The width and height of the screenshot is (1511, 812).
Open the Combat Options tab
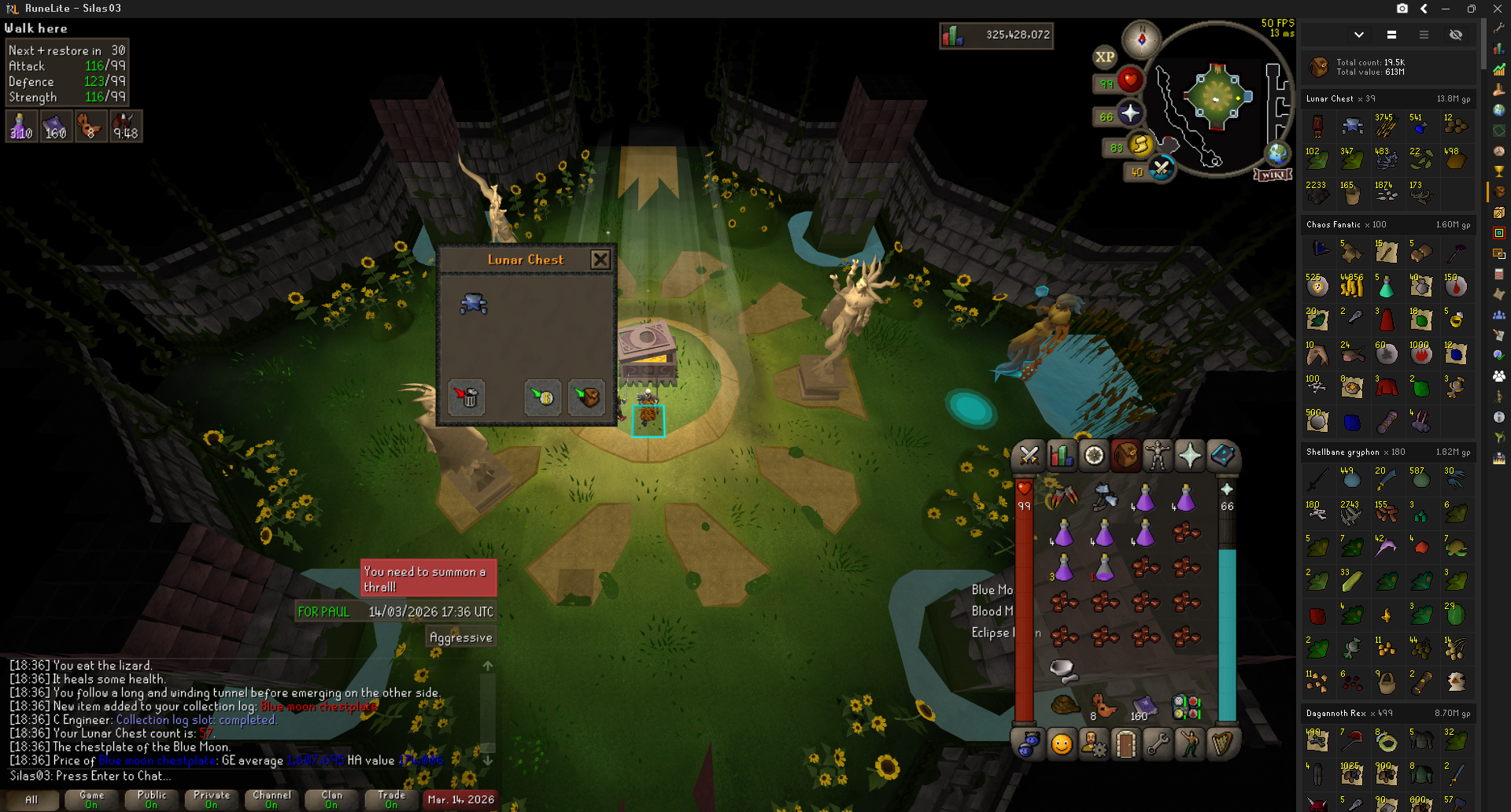(1029, 456)
